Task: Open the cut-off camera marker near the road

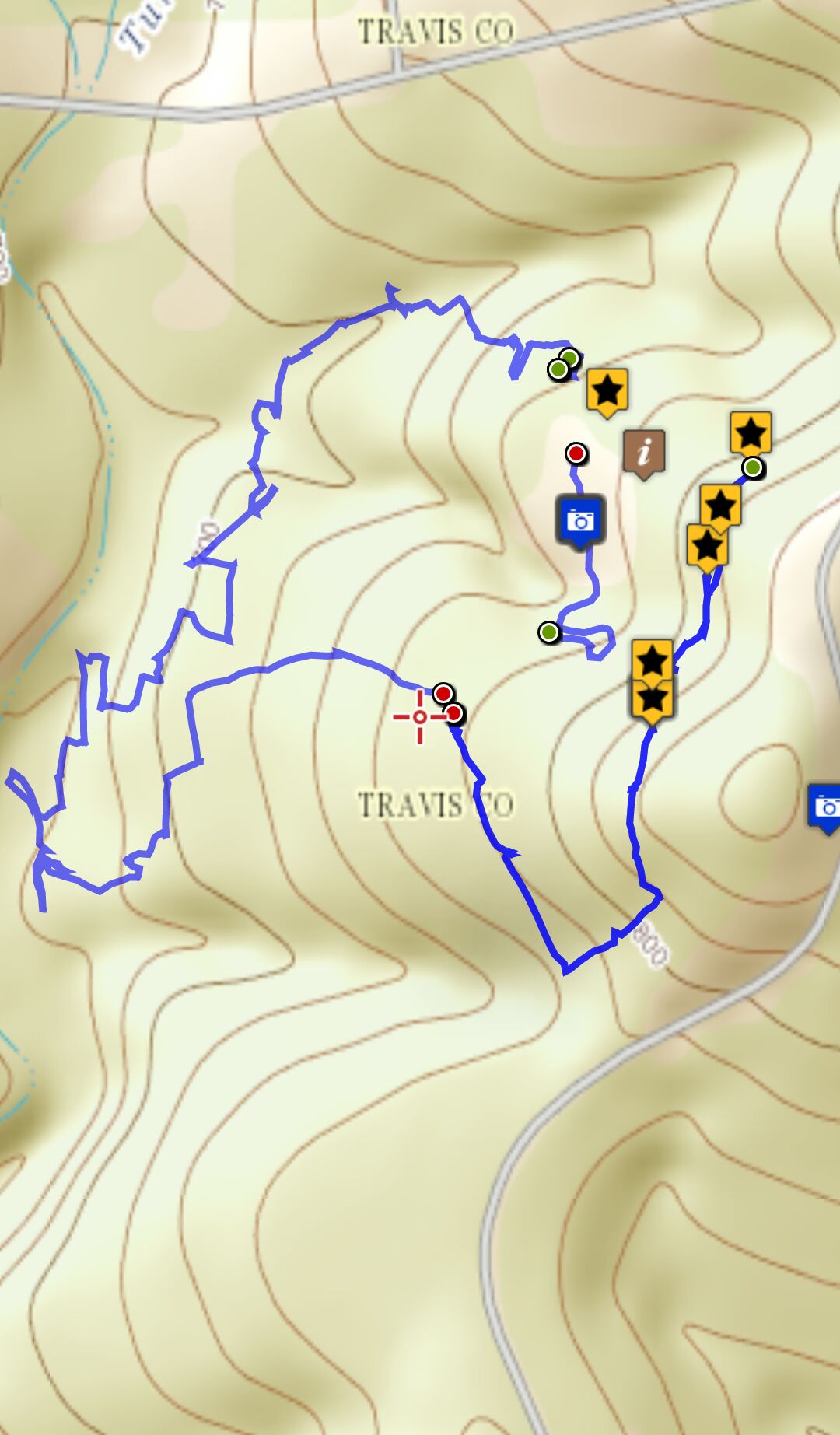Action: pyautogui.click(x=825, y=807)
